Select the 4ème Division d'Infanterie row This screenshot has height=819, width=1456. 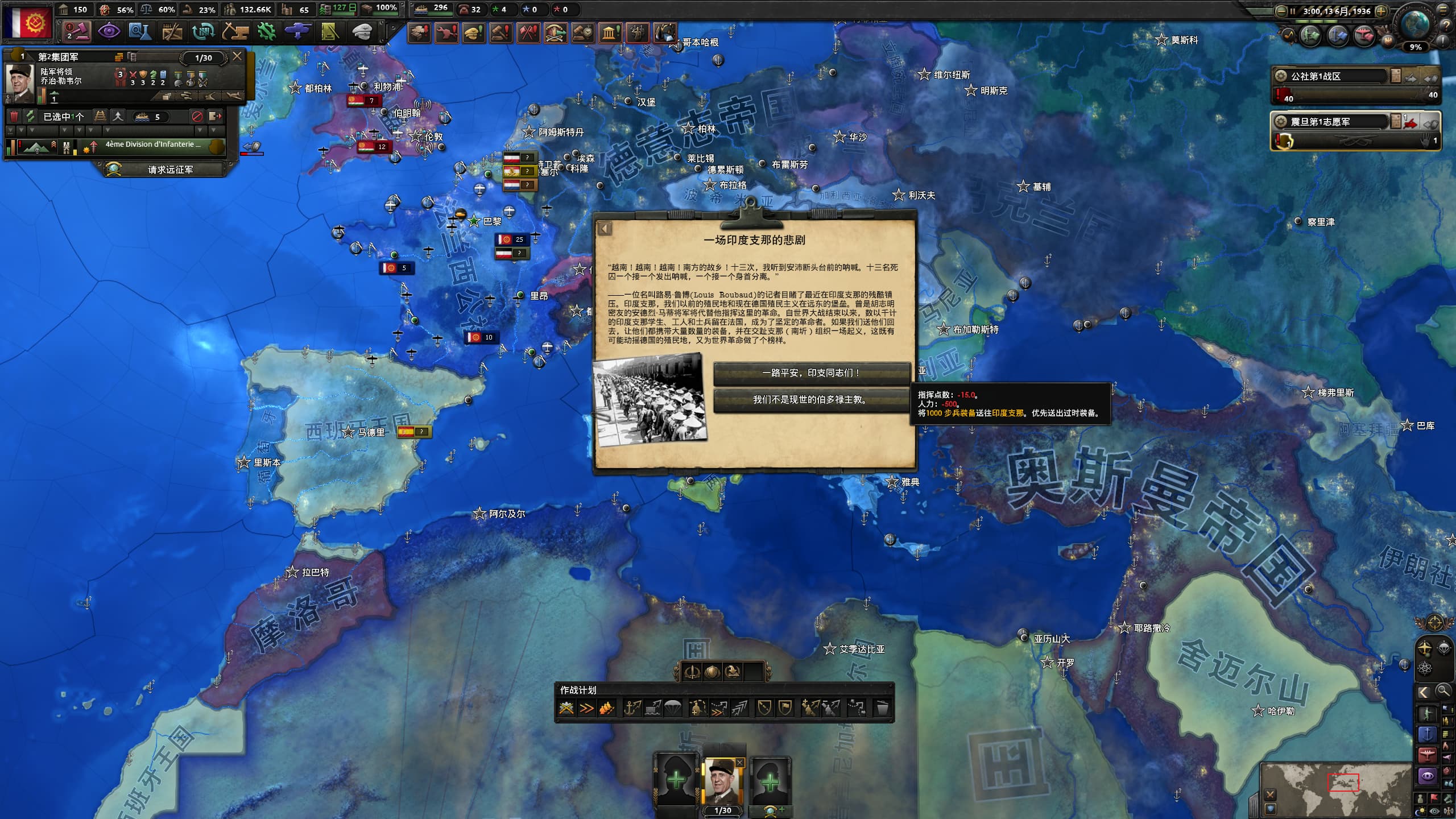tap(152, 146)
